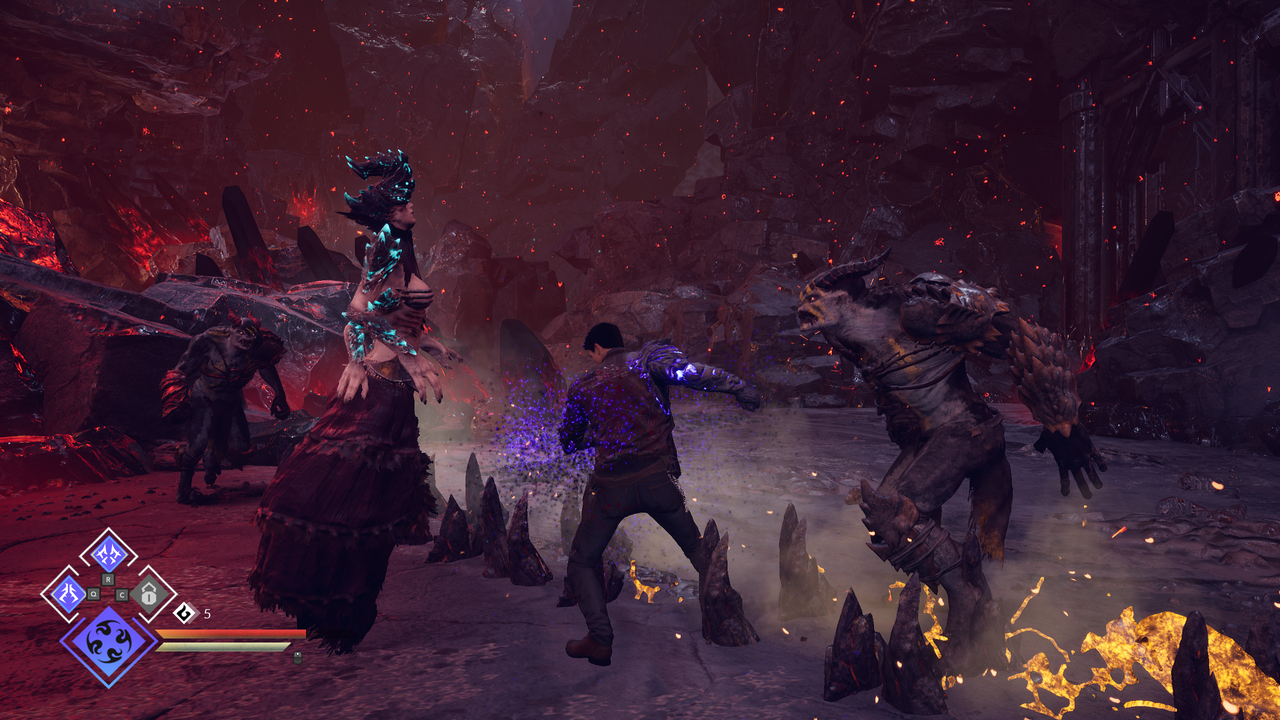The height and width of the screenshot is (720, 1280).
Task: Activate the top blue diamond claw ability
Action: (108, 553)
